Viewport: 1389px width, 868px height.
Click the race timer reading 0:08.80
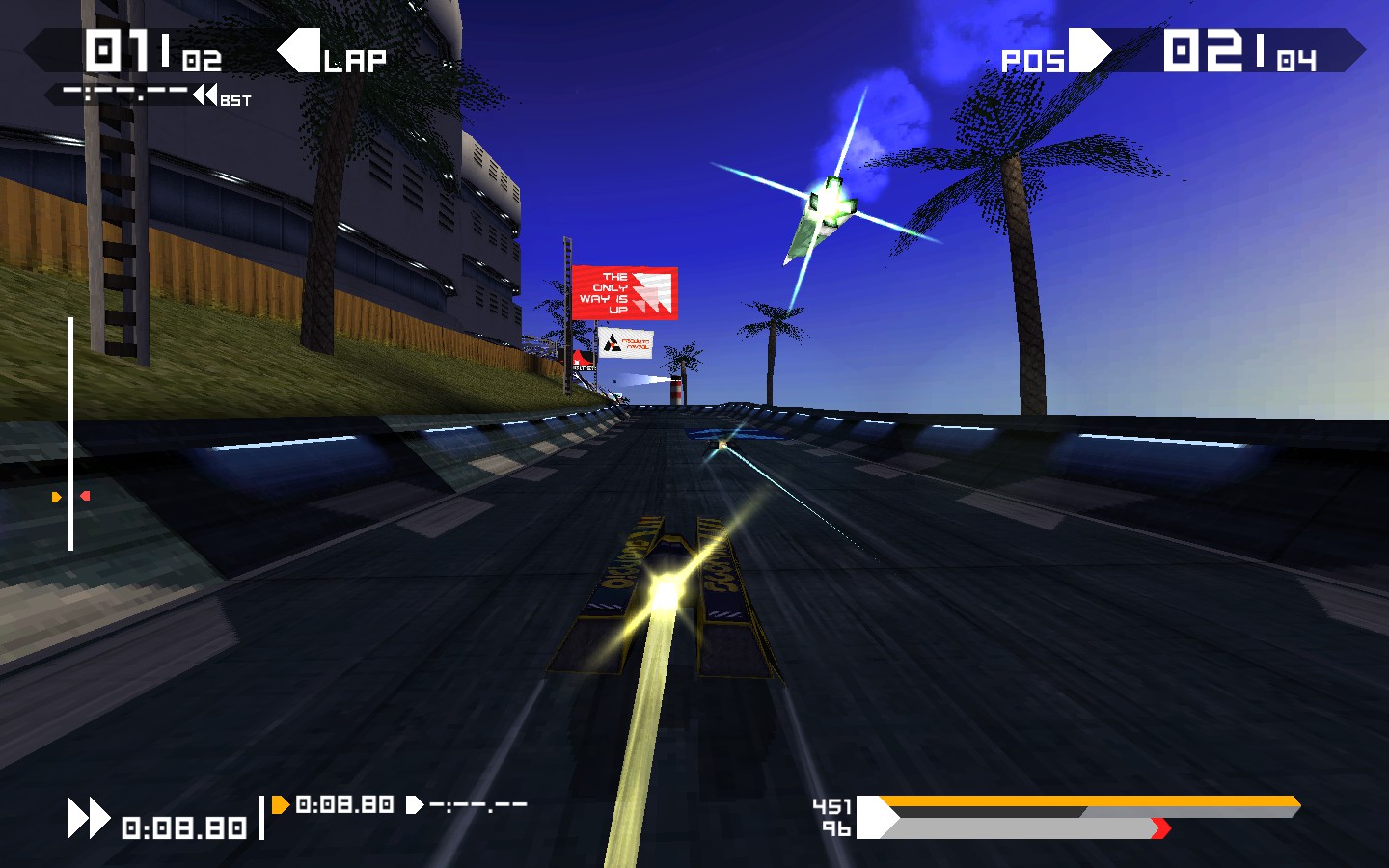coord(183,825)
